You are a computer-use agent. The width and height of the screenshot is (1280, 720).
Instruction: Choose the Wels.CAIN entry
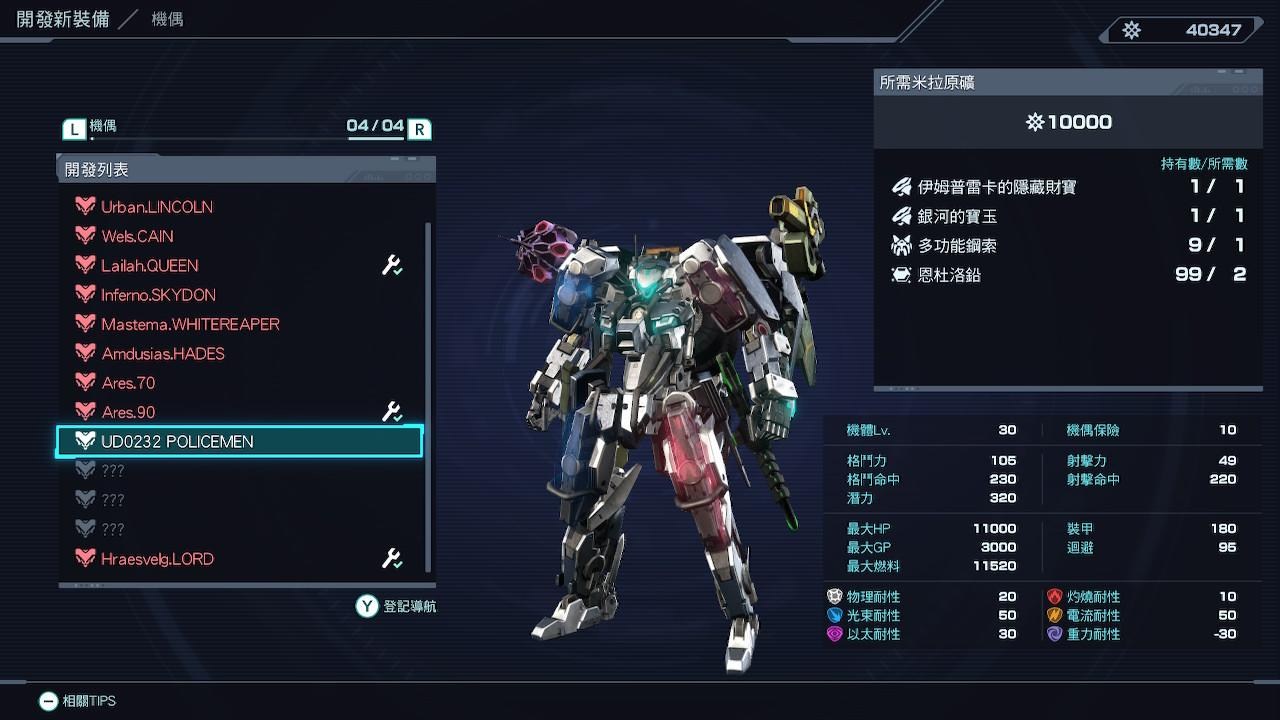(137, 236)
